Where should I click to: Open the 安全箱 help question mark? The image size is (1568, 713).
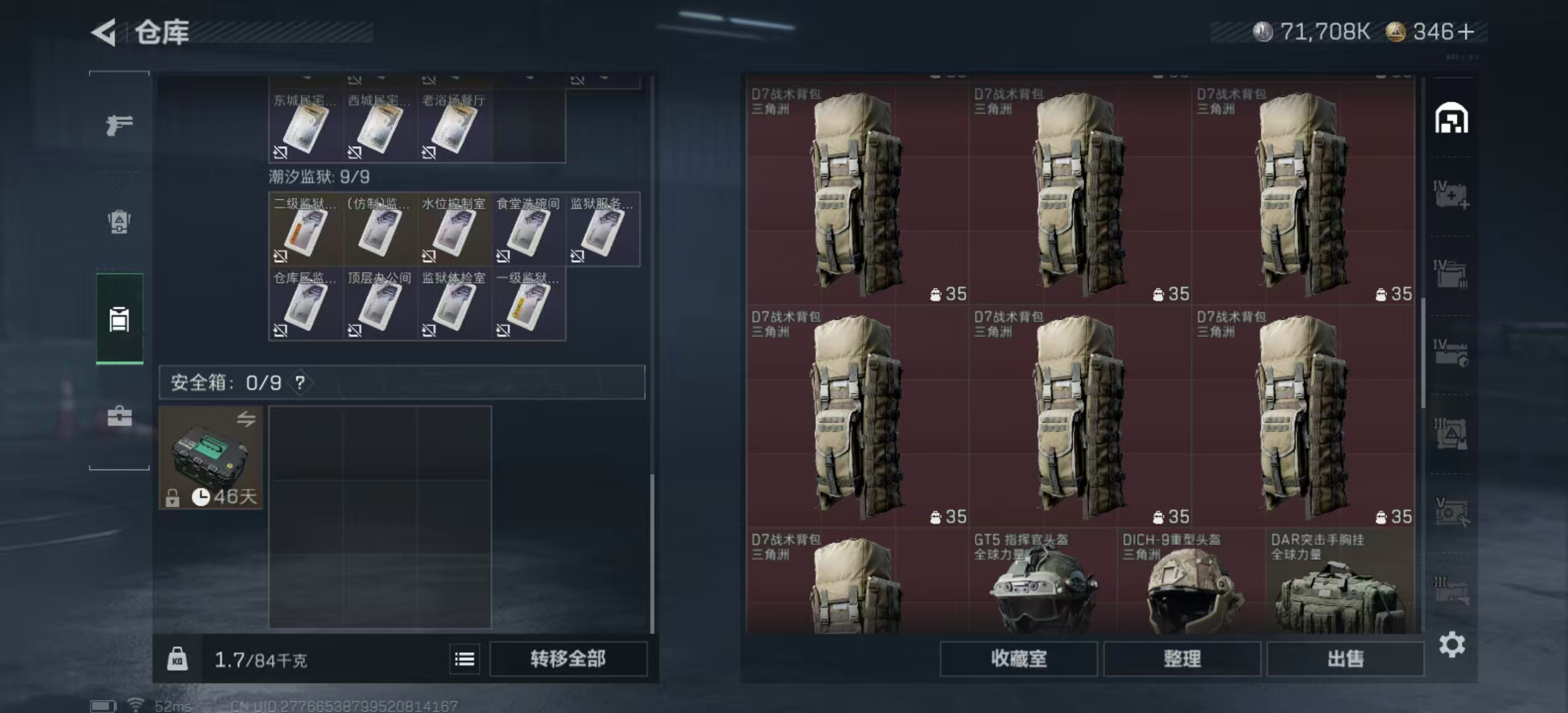click(x=300, y=382)
